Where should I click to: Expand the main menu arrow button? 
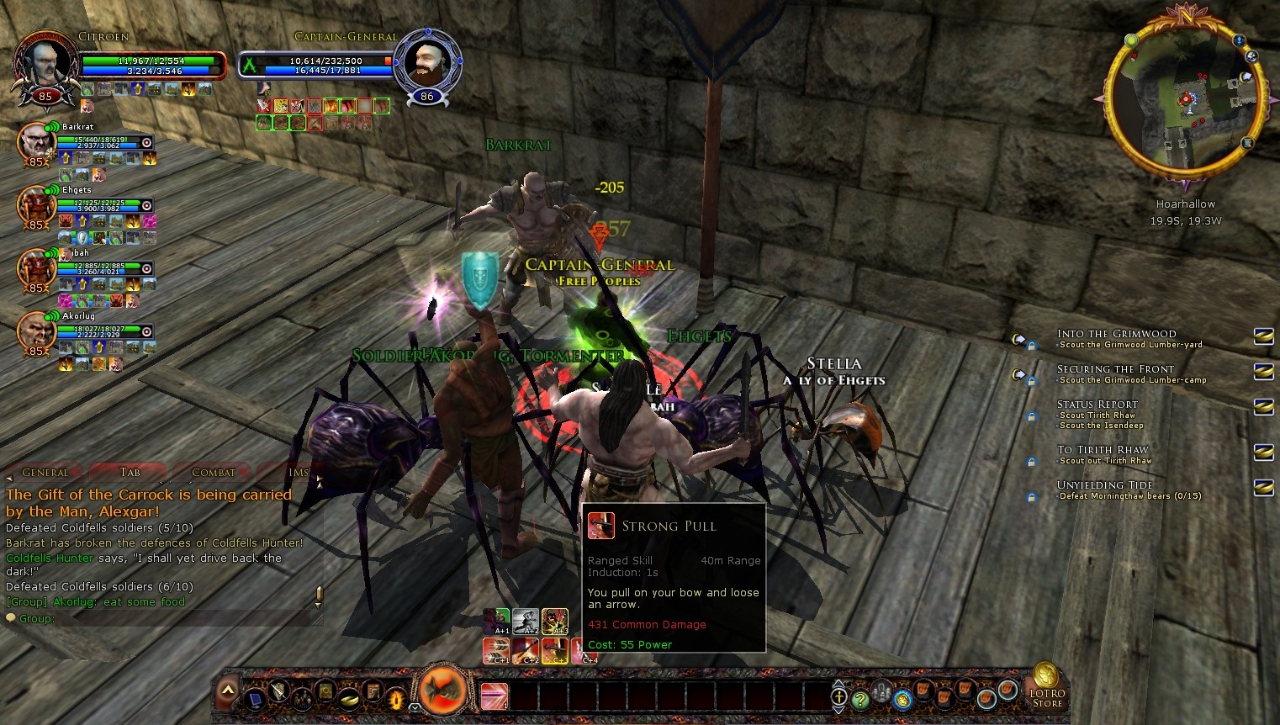click(x=228, y=691)
